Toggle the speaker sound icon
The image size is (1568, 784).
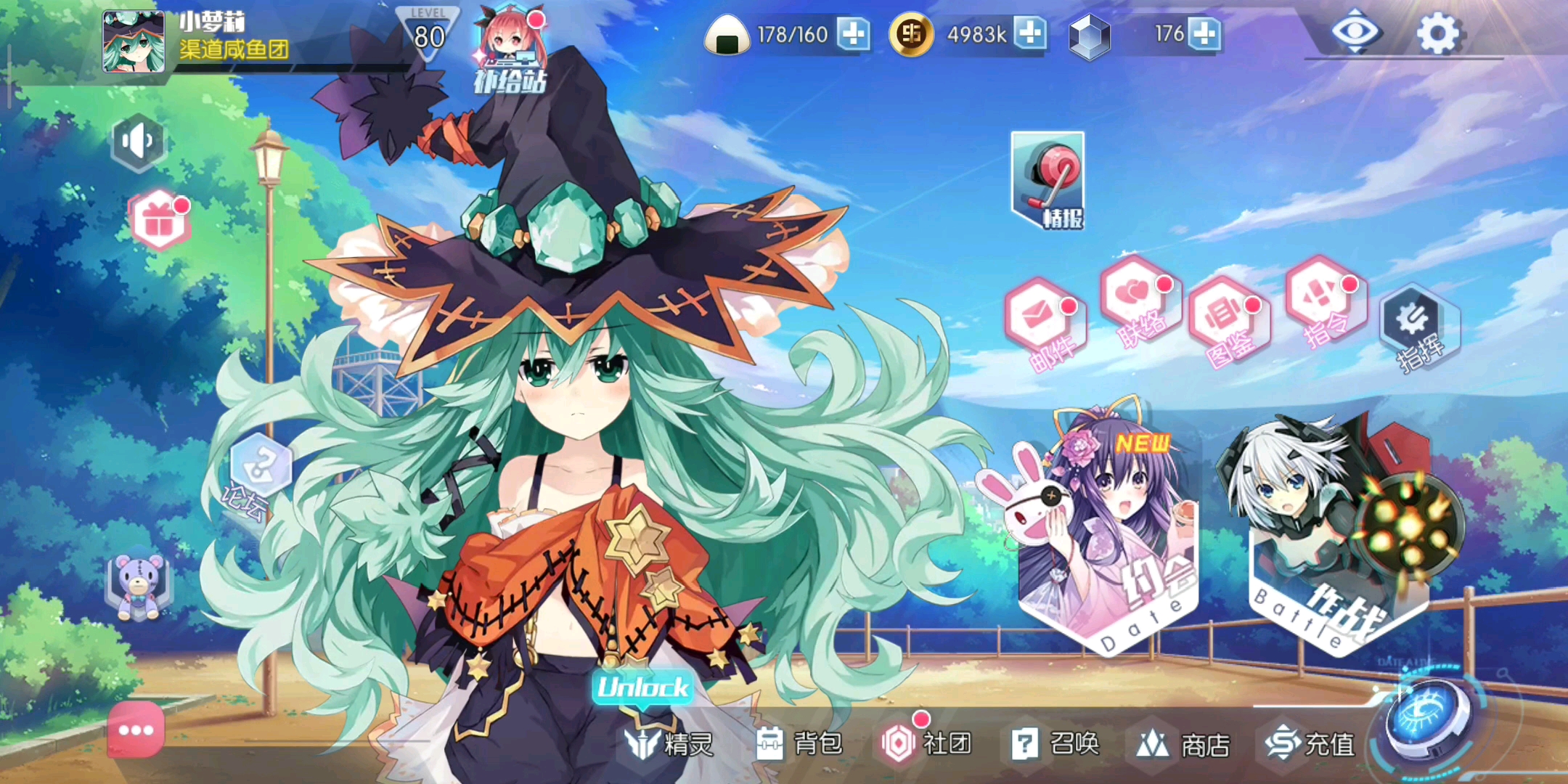[x=137, y=142]
